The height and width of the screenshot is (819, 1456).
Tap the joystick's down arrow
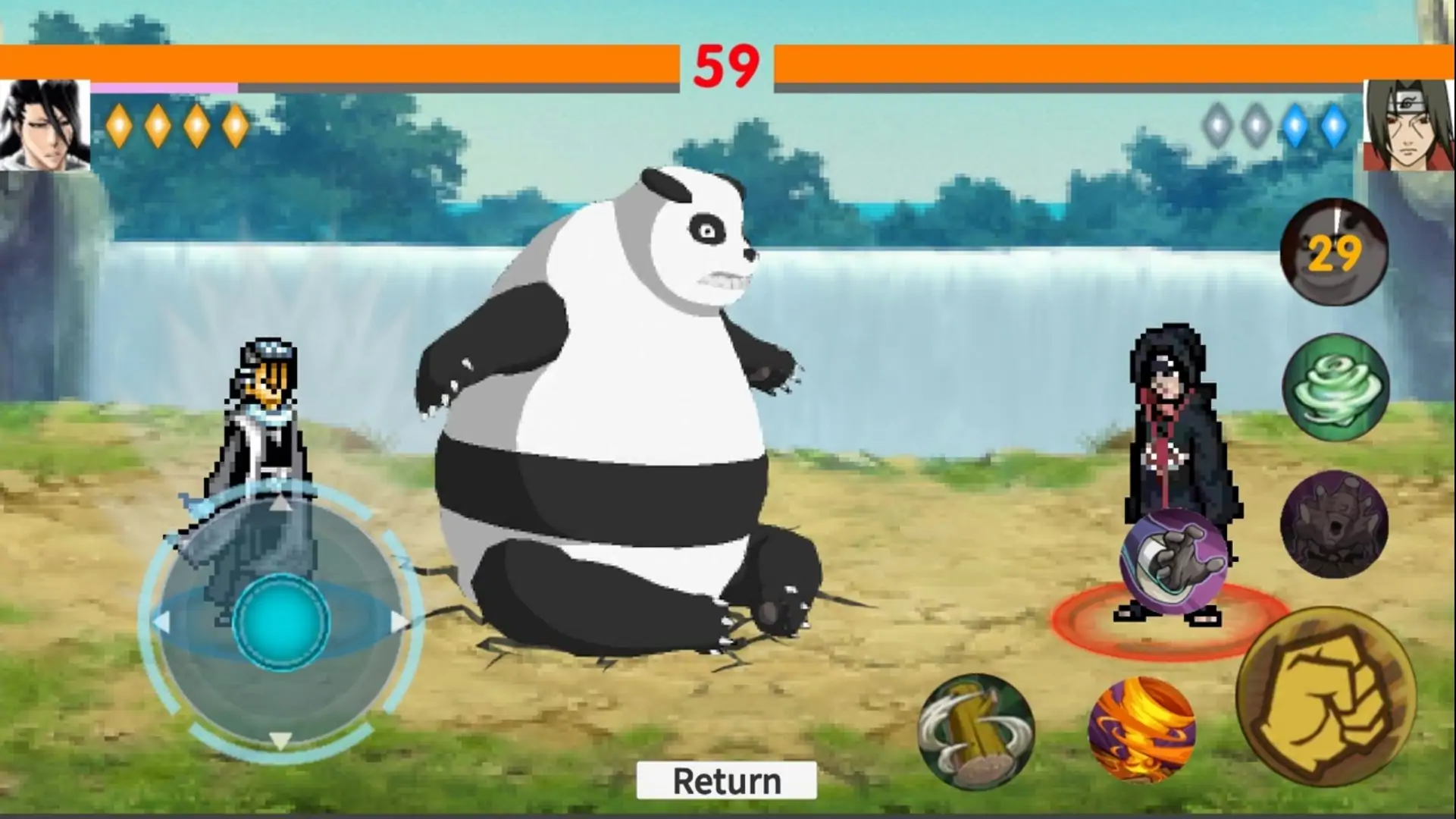tap(281, 741)
